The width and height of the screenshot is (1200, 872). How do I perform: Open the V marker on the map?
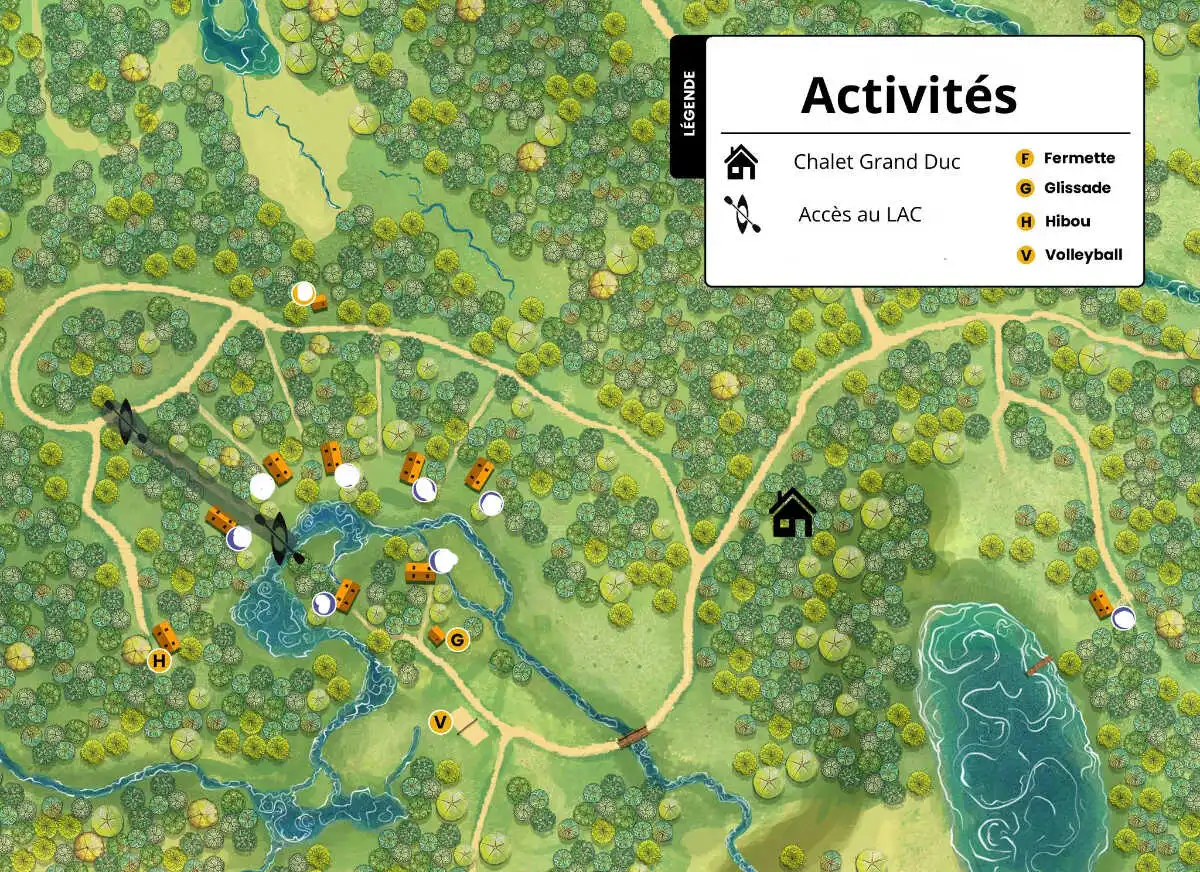[x=439, y=721]
